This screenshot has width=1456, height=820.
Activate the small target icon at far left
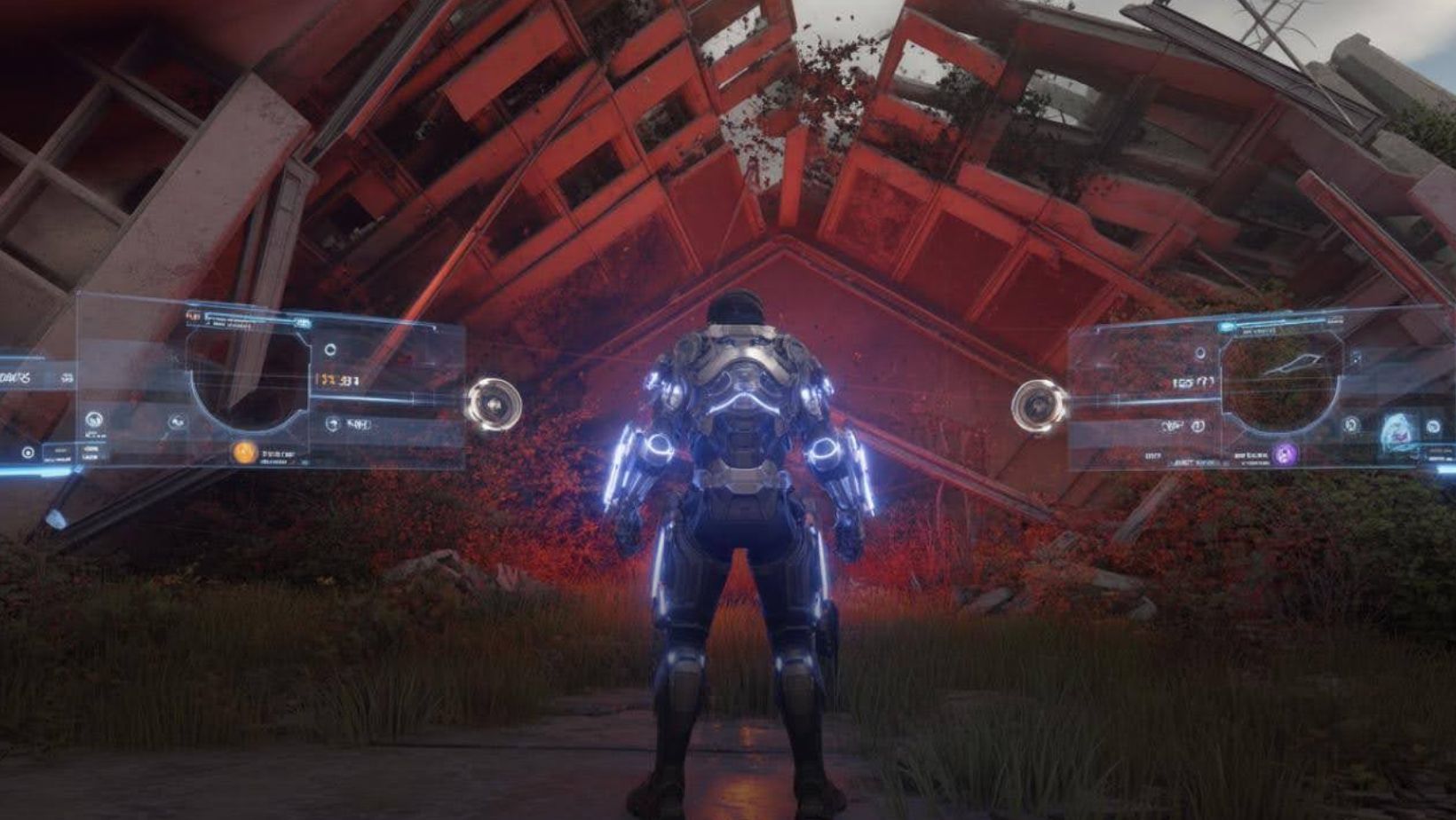[28, 453]
